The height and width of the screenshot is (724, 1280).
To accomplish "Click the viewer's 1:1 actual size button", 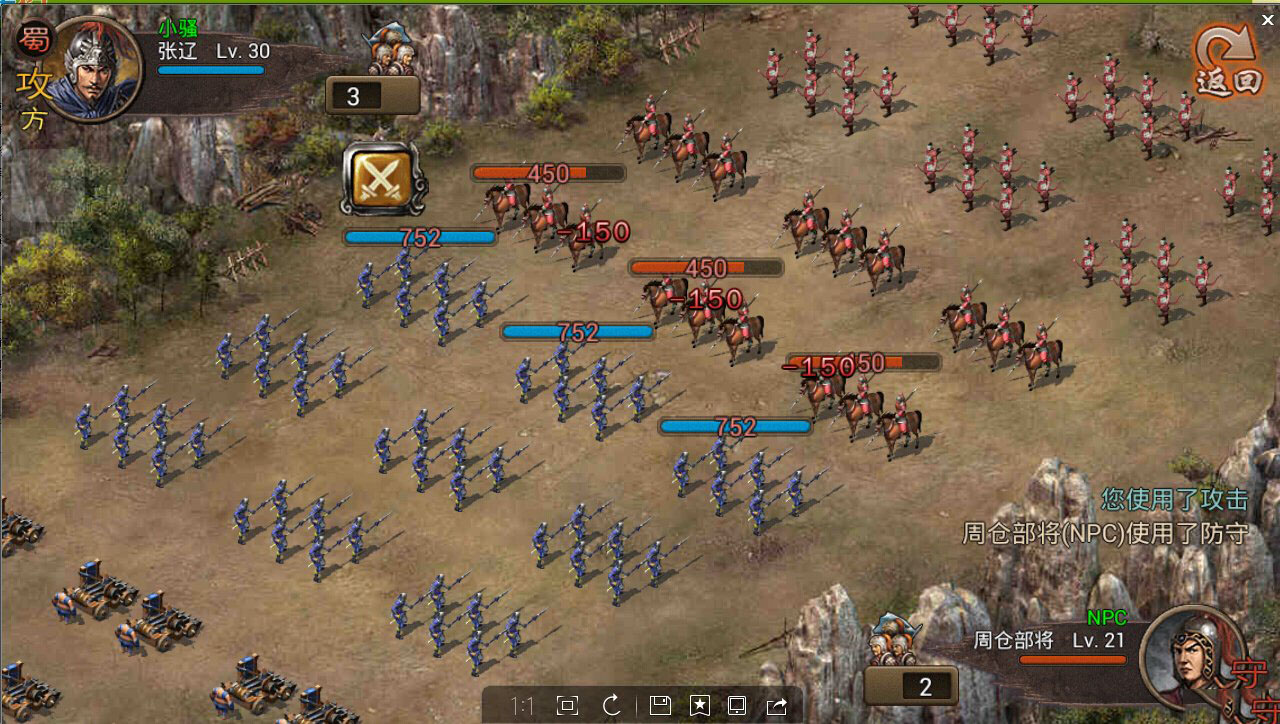I will click(522, 706).
